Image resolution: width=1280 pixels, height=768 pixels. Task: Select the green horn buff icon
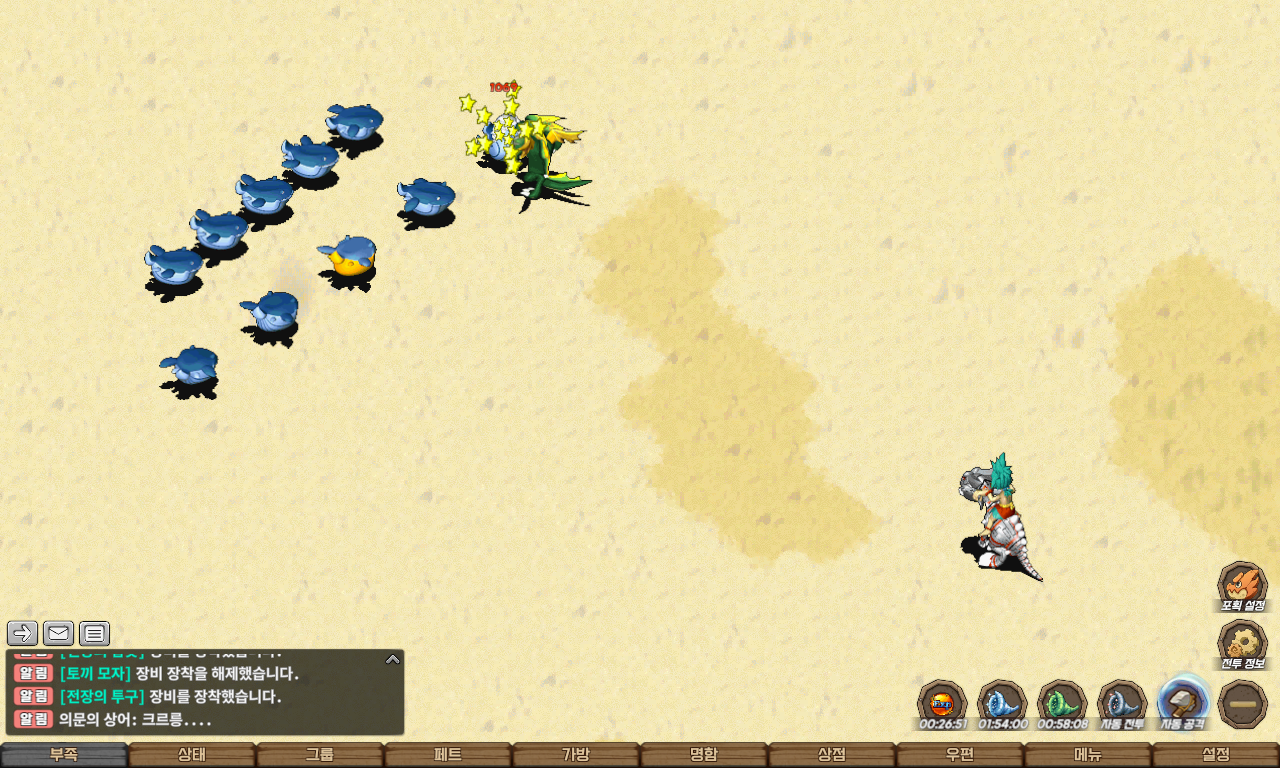[1062, 702]
